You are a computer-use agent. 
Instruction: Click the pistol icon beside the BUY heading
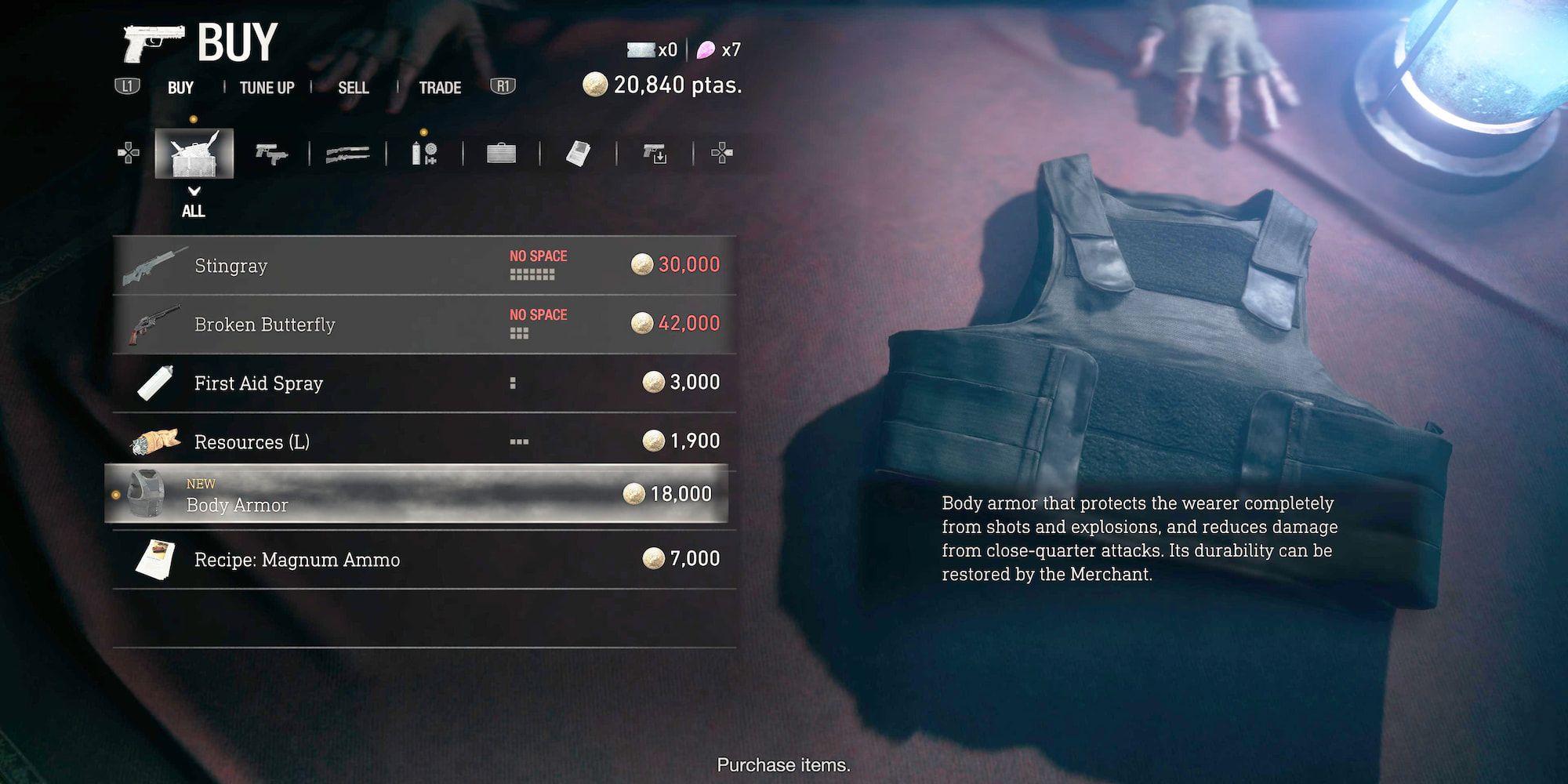tap(154, 41)
